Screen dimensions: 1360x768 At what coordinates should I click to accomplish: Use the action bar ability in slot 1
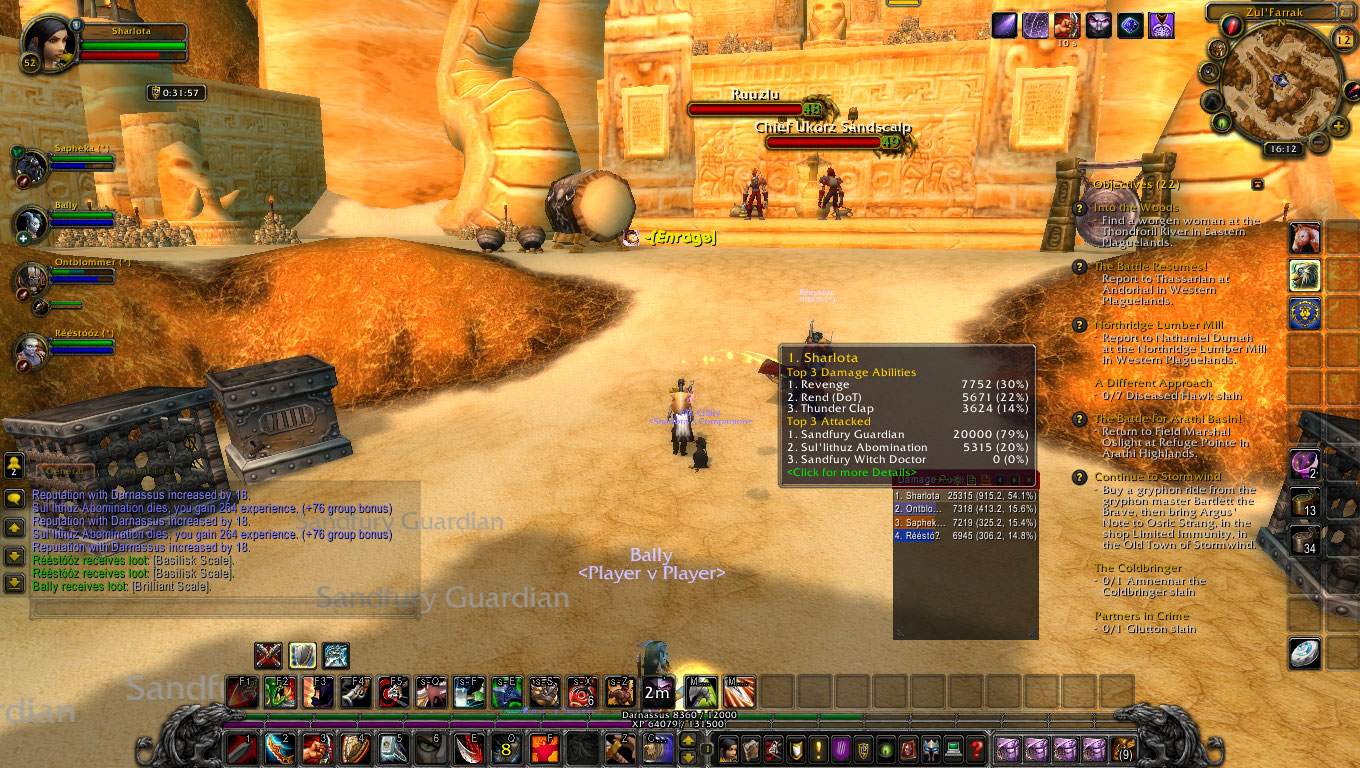tap(241, 748)
